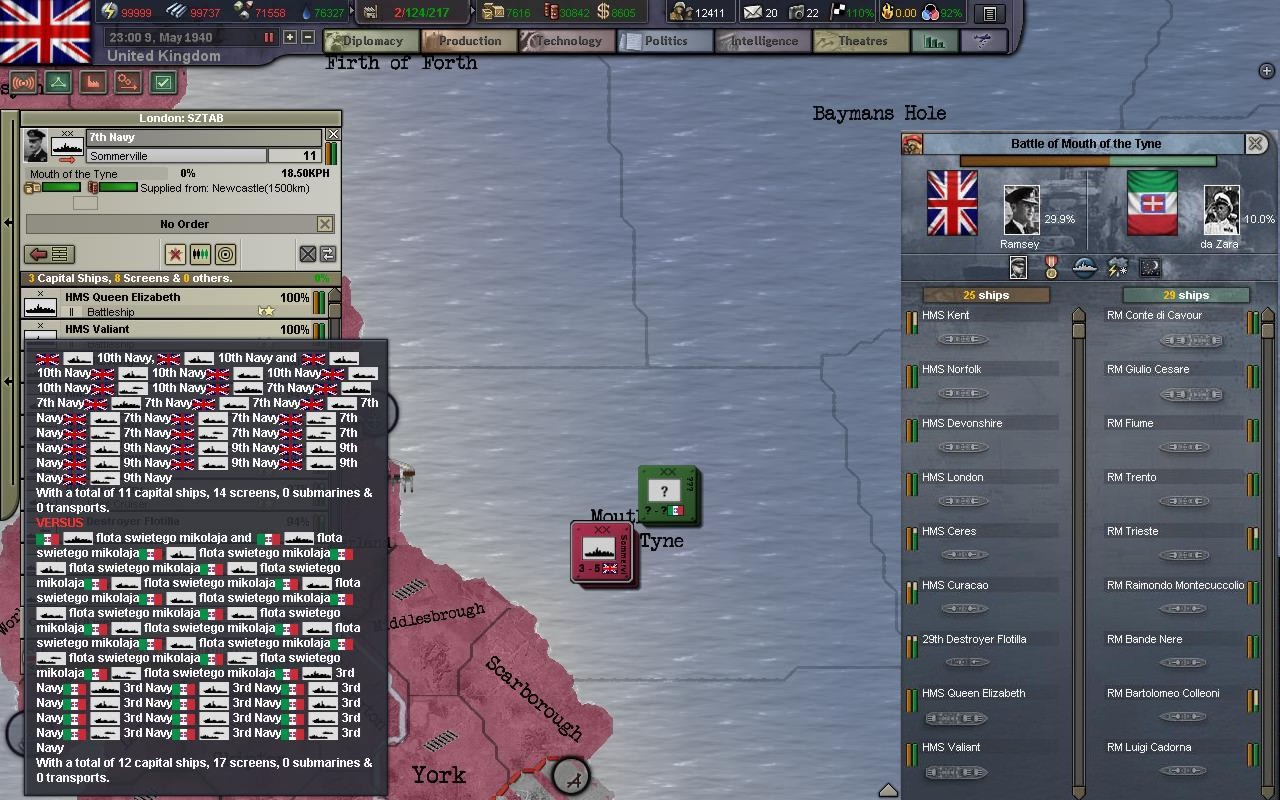1280x800 pixels.
Task: Open the menu button in the top bar
Action: click(x=989, y=13)
